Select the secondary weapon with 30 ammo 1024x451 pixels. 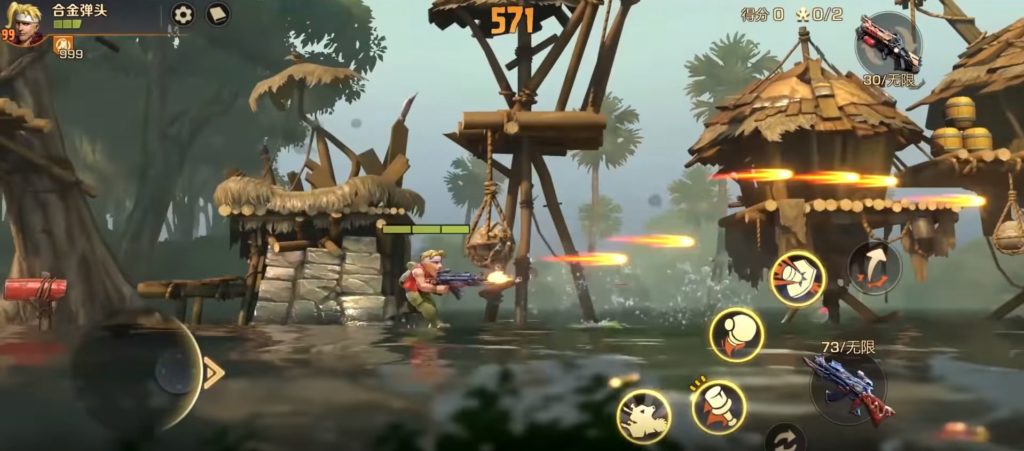point(887,44)
